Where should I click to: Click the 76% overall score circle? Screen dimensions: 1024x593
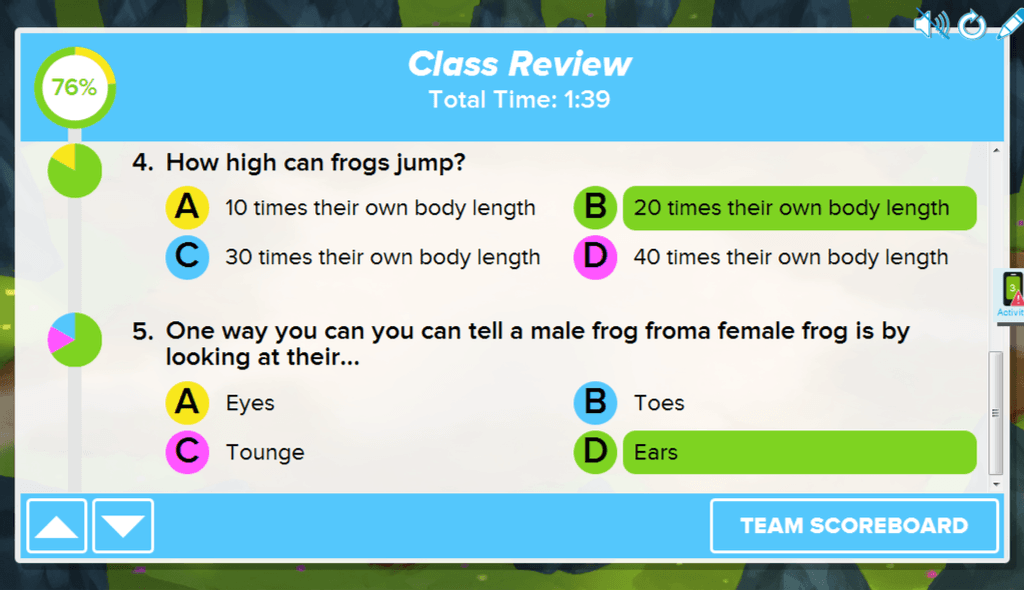click(x=75, y=87)
